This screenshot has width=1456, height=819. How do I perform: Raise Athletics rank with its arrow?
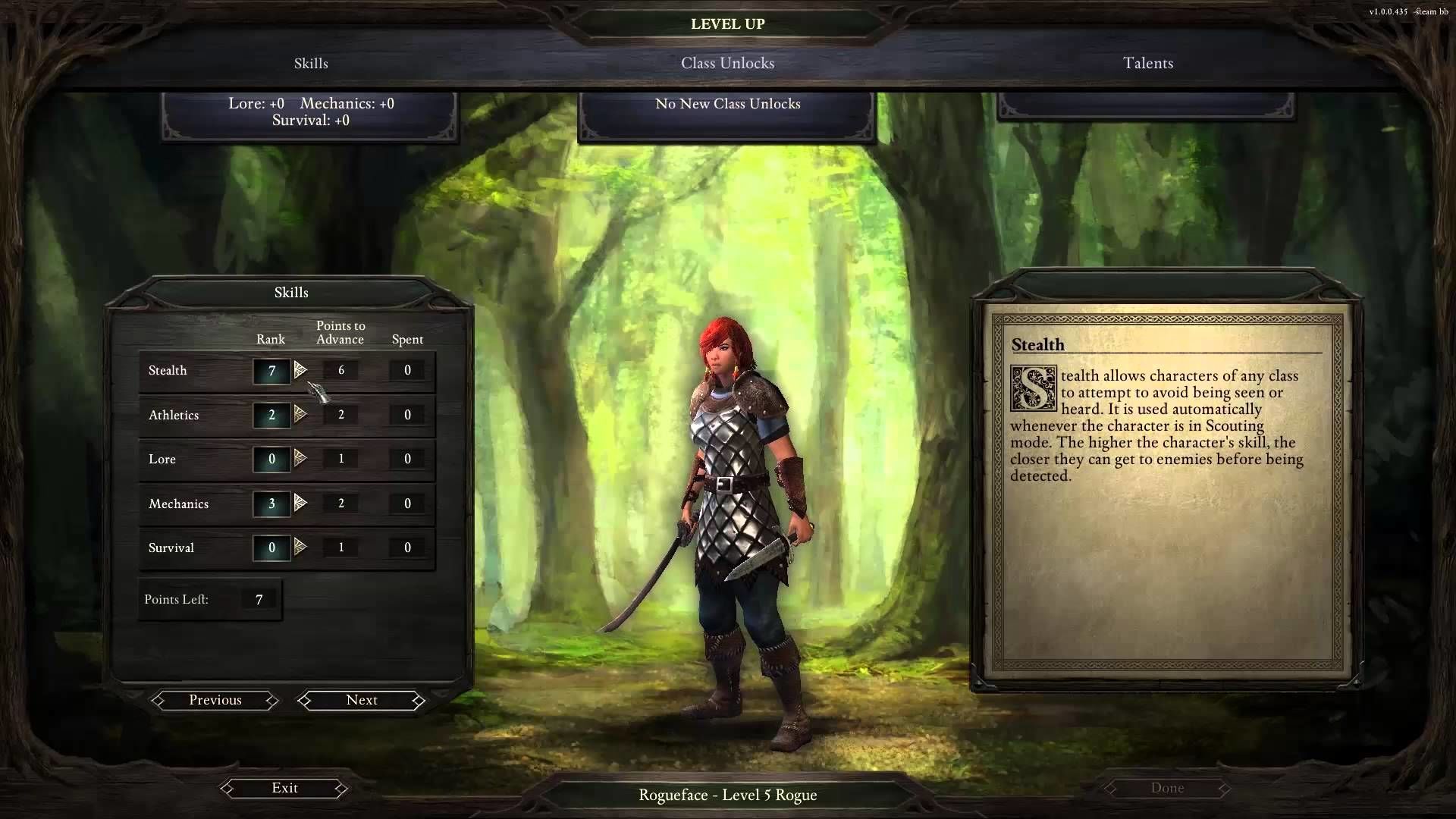[x=300, y=414]
